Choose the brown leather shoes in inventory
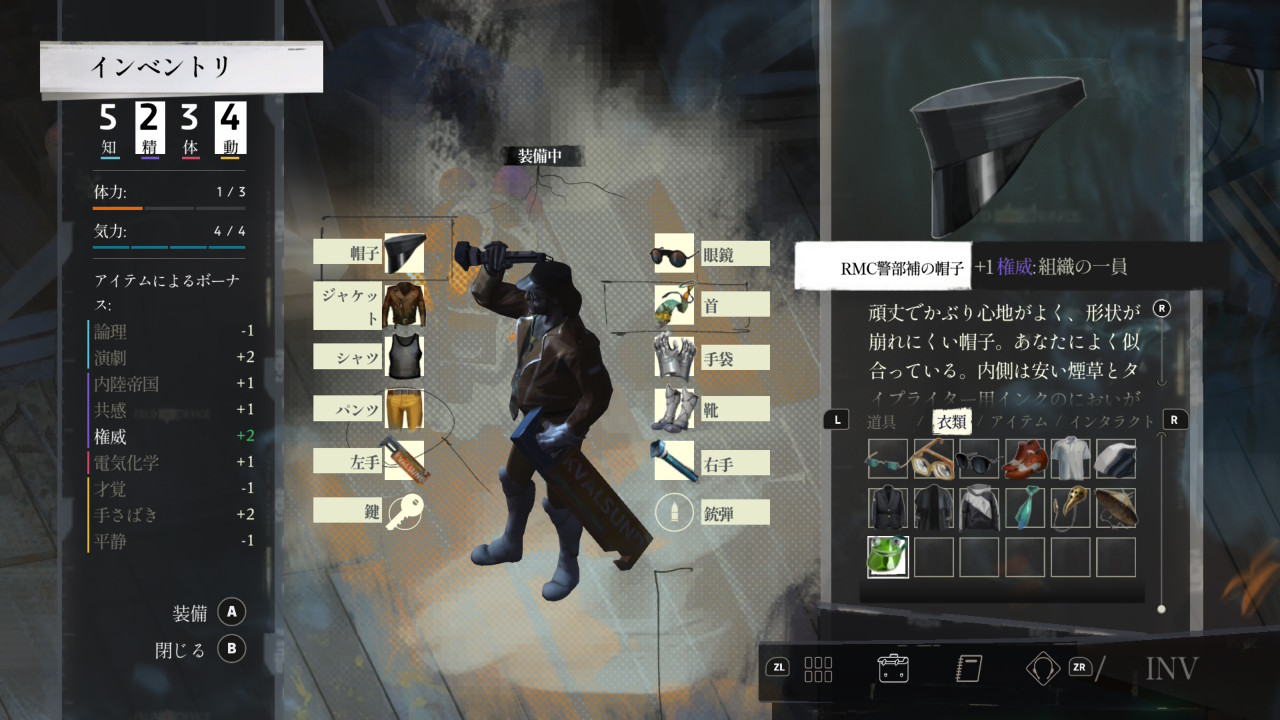 pyautogui.click(x=1024, y=458)
